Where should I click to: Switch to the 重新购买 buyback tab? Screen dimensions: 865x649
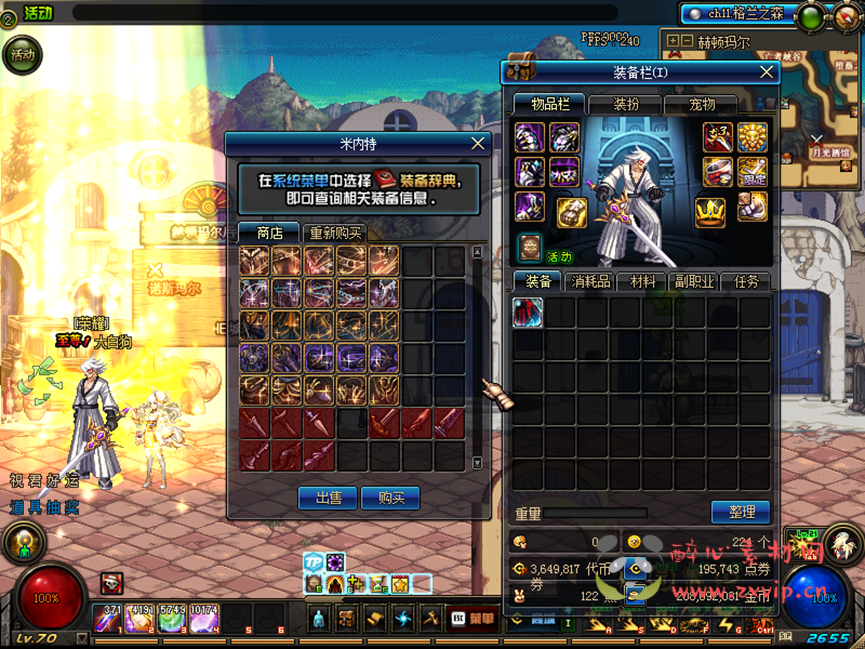[335, 233]
